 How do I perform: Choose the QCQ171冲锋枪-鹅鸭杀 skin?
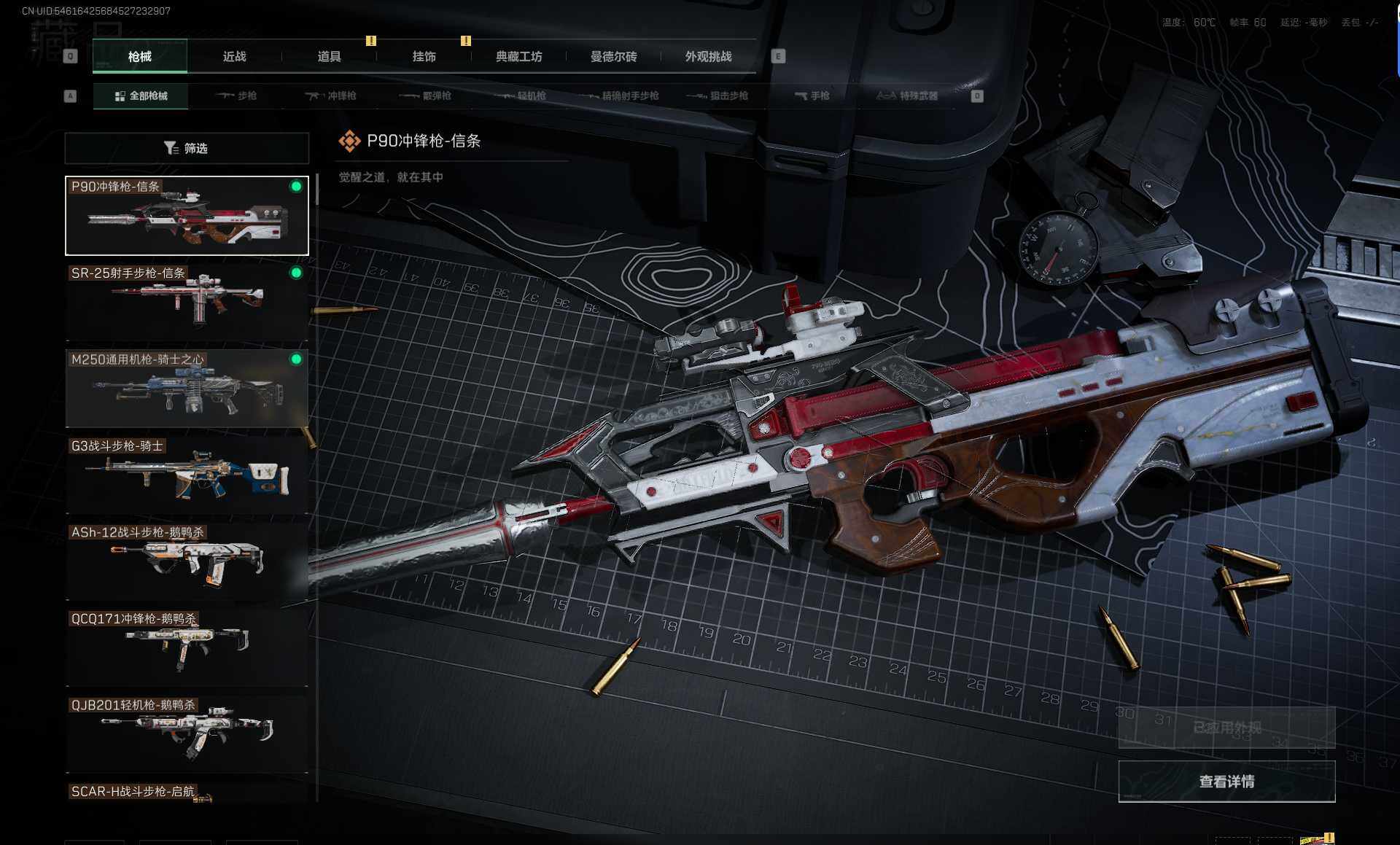[x=187, y=647]
